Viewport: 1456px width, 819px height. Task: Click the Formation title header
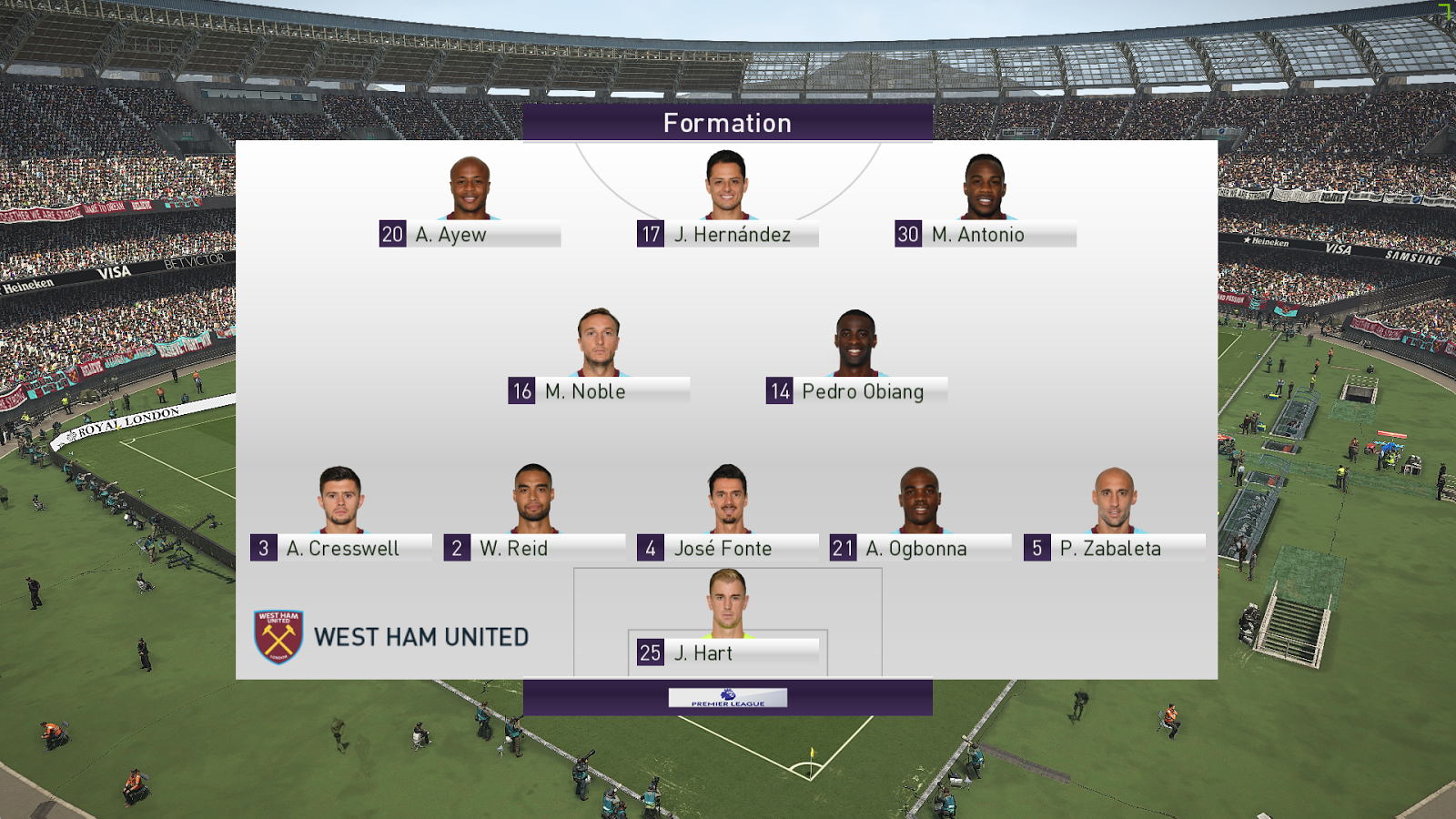click(x=727, y=123)
